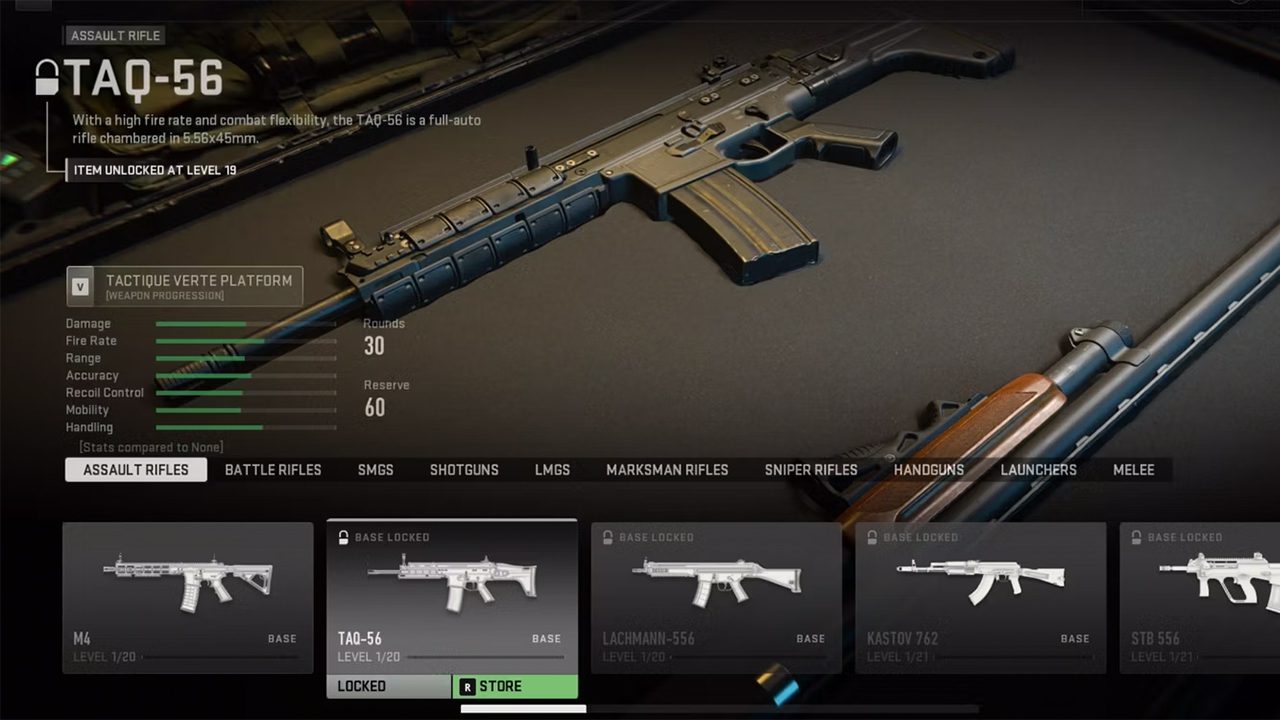Choose the TAQ-56 weapon tile
The image size is (1280, 720).
[x=452, y=597]
